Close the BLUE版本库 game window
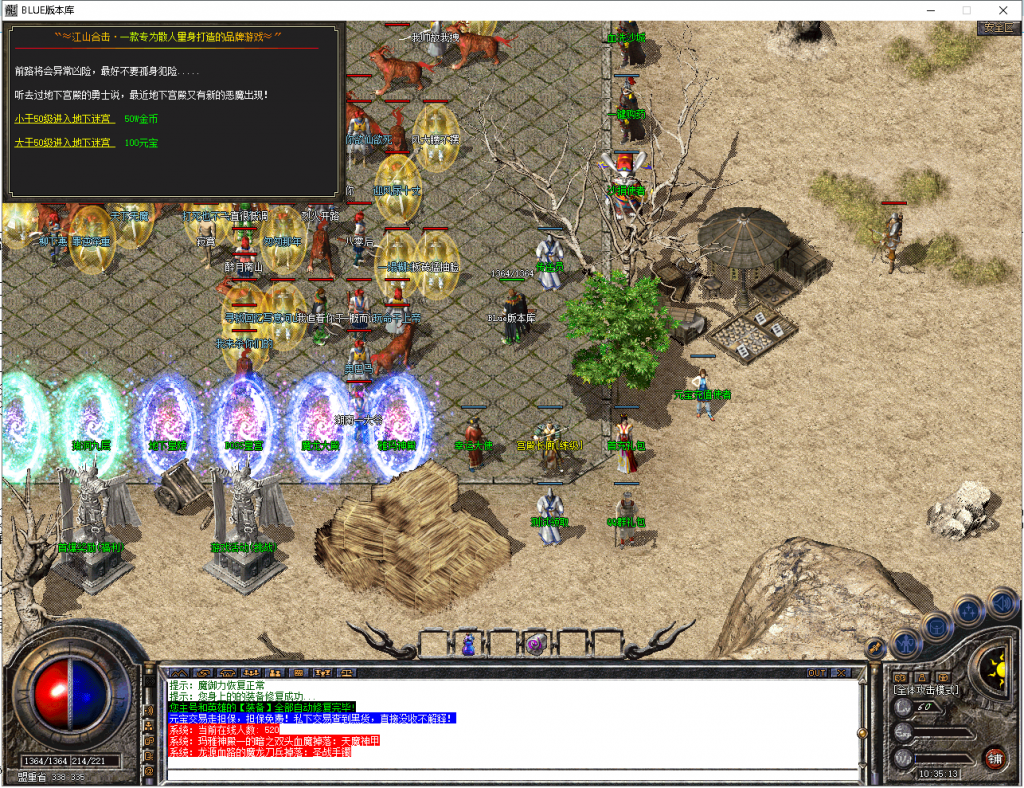The image size is (1024, 788). (x=1002, y=9)
